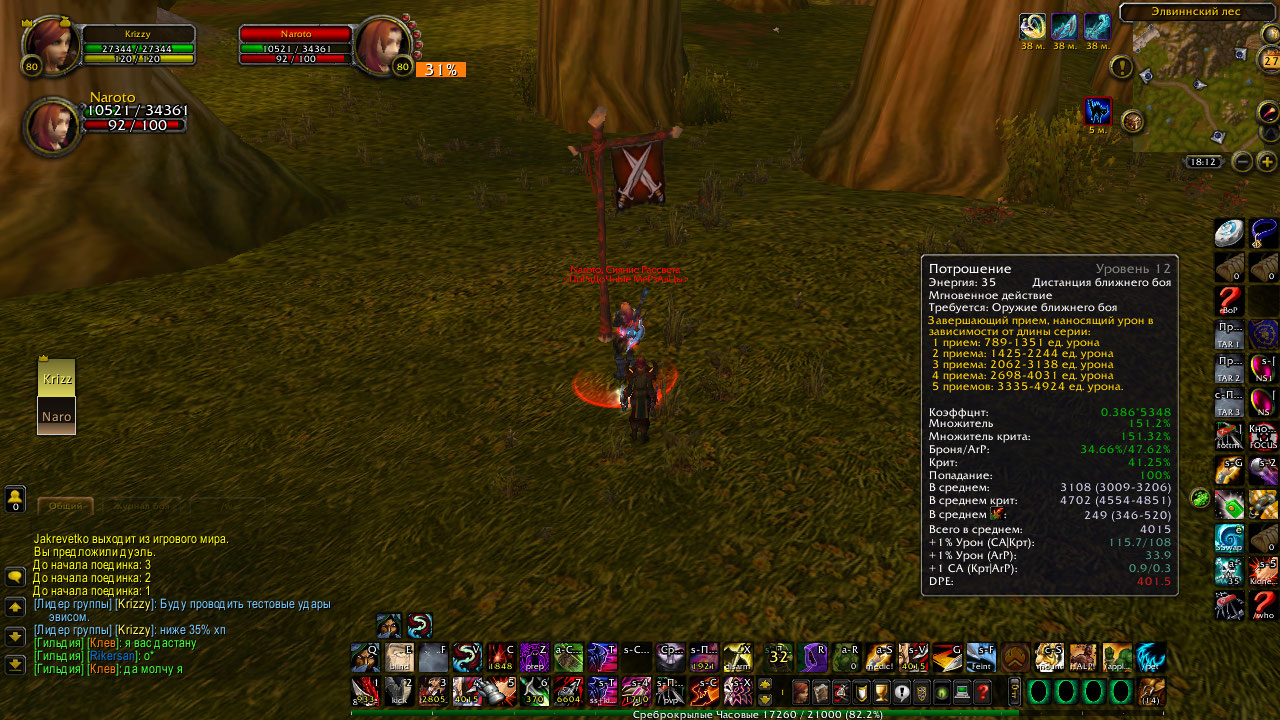Use the Blind ability on the action bar
1280x720 pixels.
click(x=399, y=657)
